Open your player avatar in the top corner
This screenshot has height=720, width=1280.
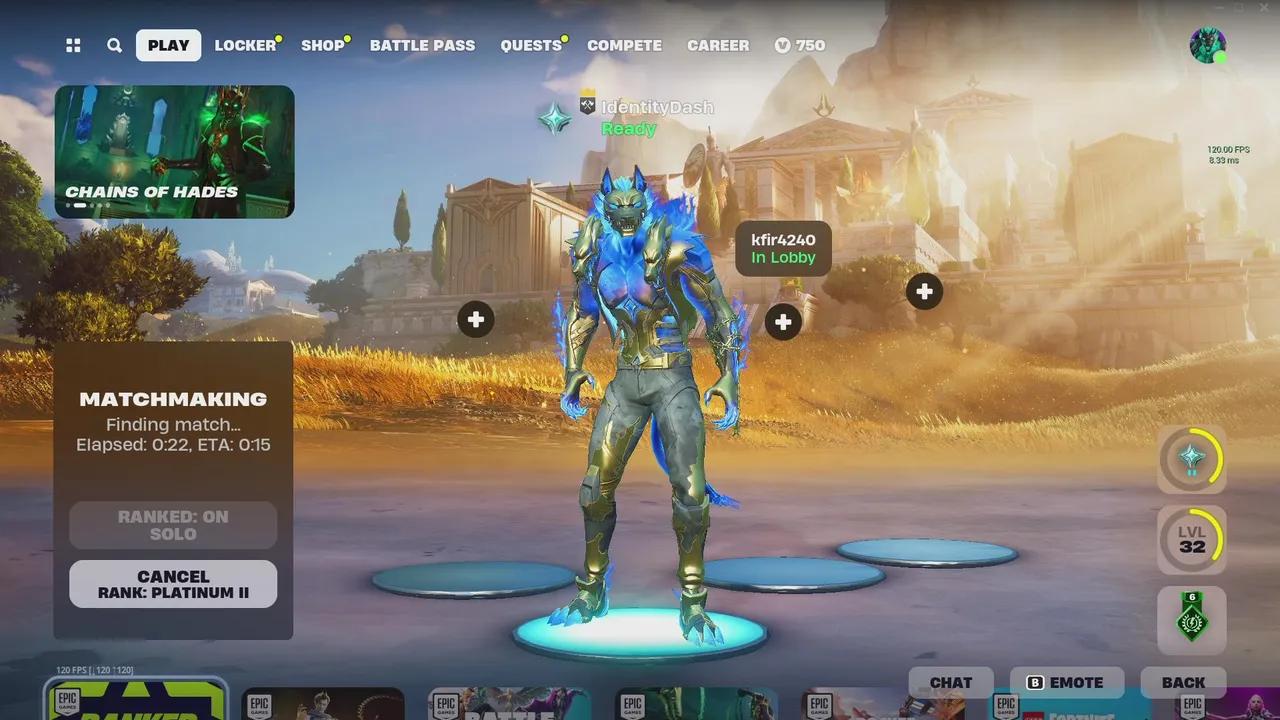point(1208,45)
